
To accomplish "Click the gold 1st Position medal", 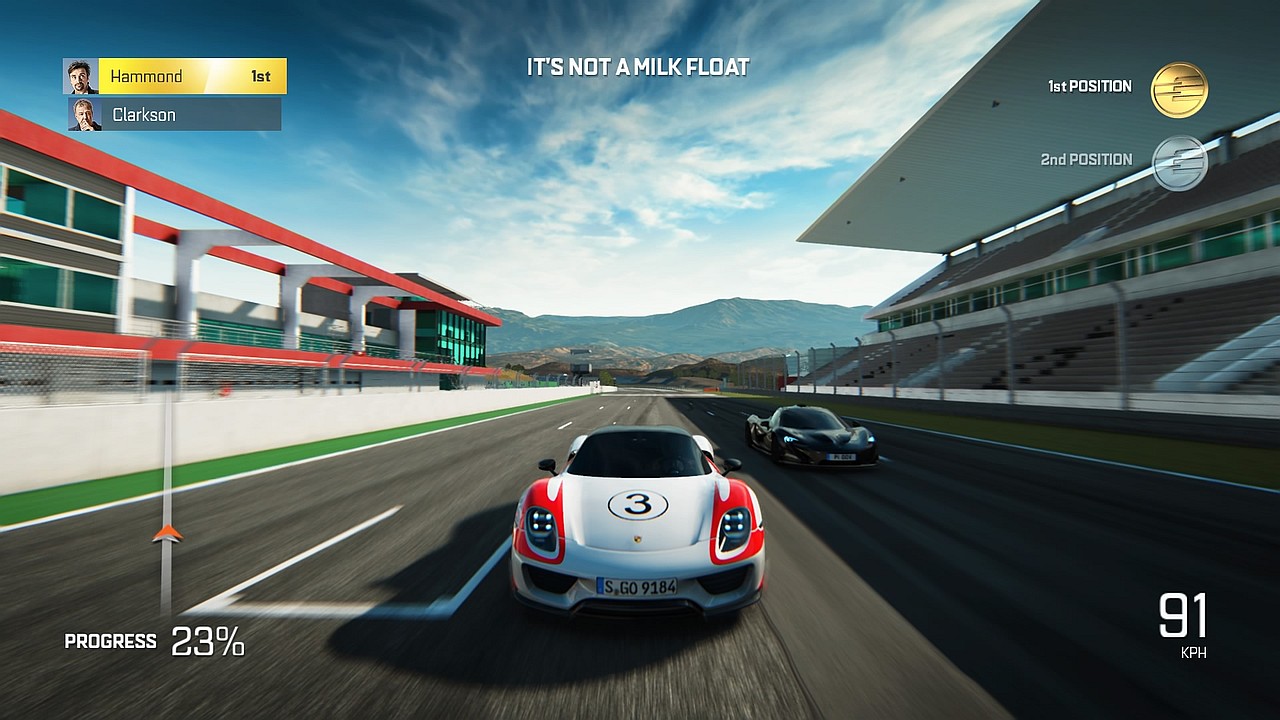I will (x=1179, y=89).
